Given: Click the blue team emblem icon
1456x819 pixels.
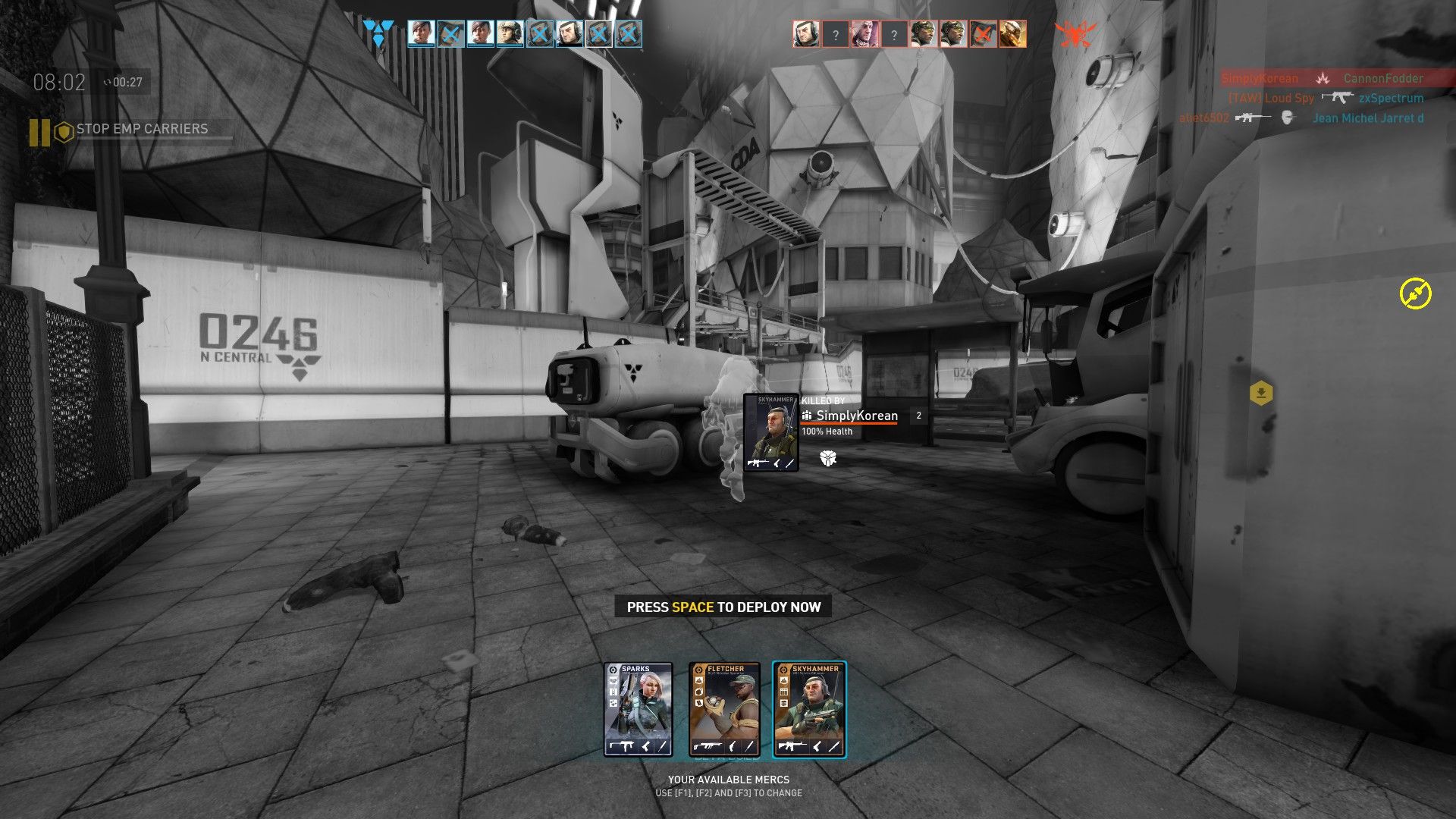Looking at the screenshot, I should pyautogui.click(x=378, y=33).
